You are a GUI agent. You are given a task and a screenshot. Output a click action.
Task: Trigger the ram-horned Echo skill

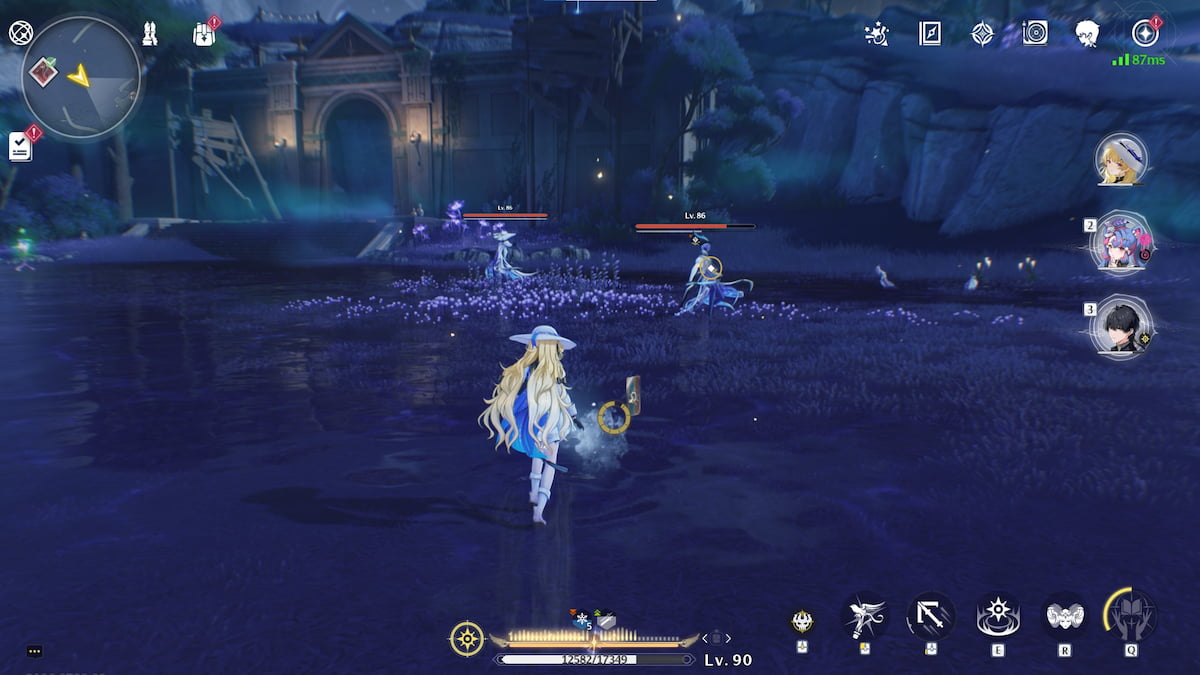pos(1065,615)
